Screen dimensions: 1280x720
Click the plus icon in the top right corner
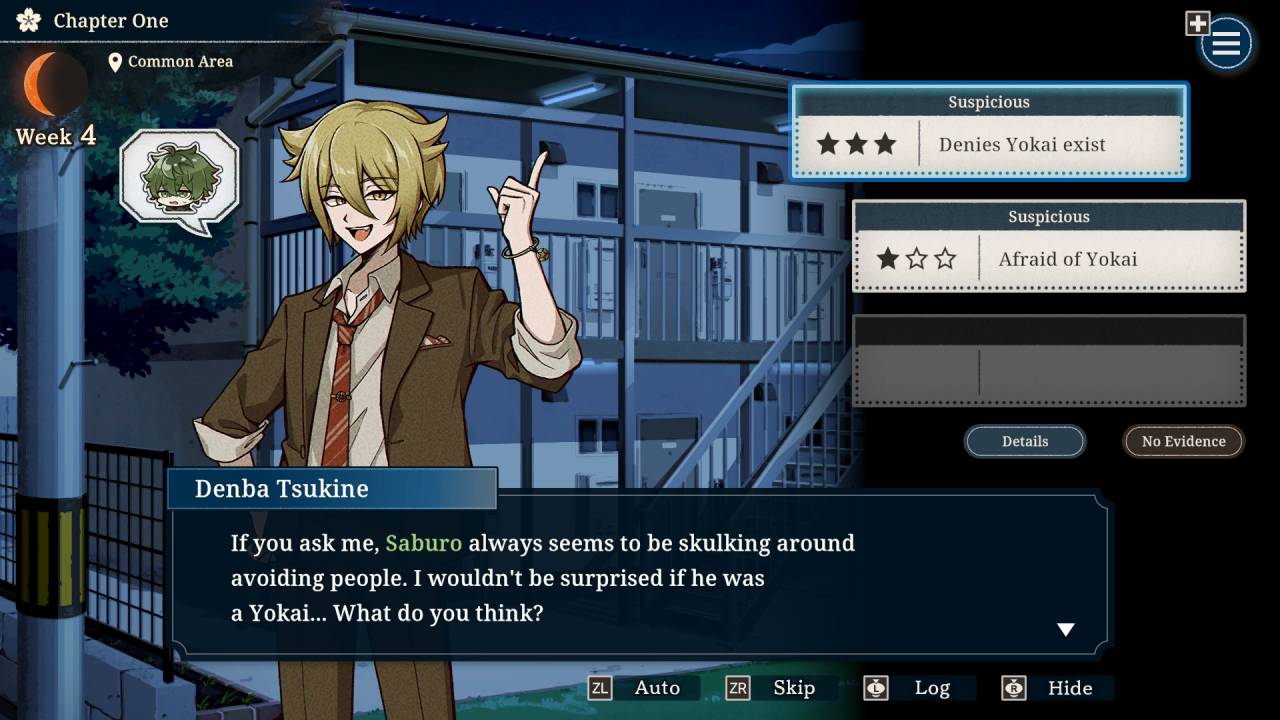click(x=1196, y=21)
